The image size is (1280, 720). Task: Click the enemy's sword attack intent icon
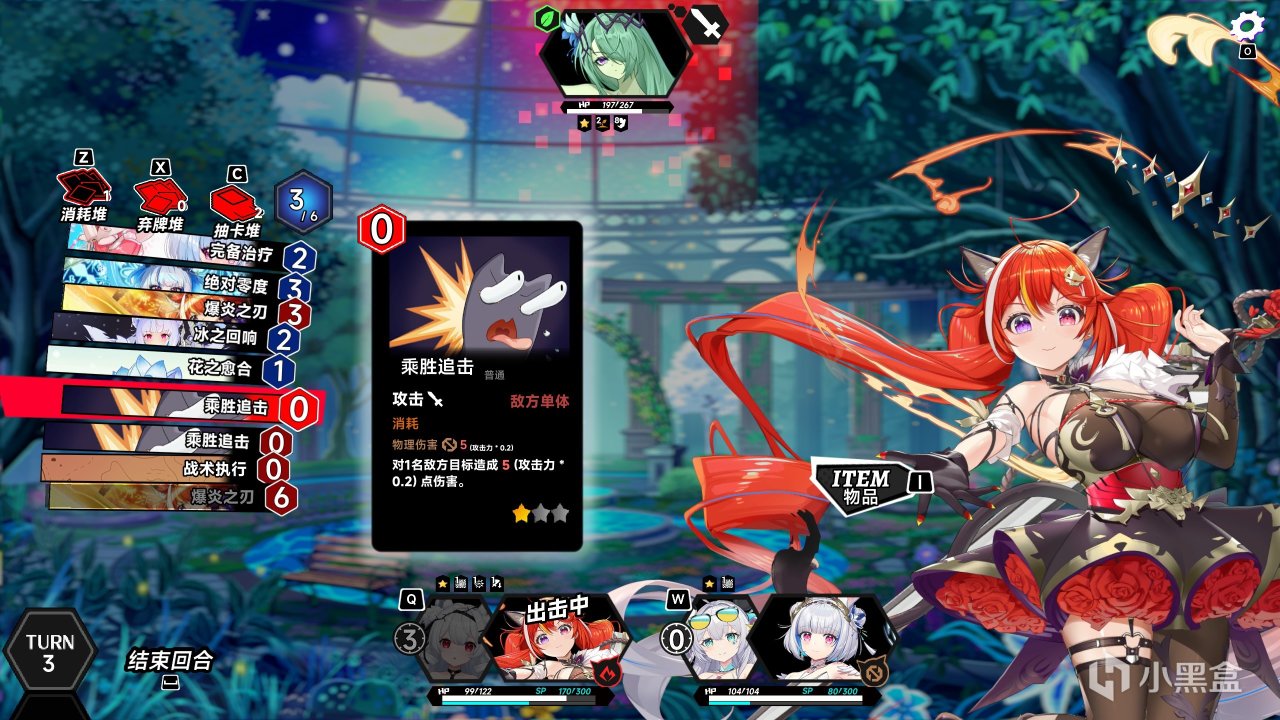coord(706,25)
